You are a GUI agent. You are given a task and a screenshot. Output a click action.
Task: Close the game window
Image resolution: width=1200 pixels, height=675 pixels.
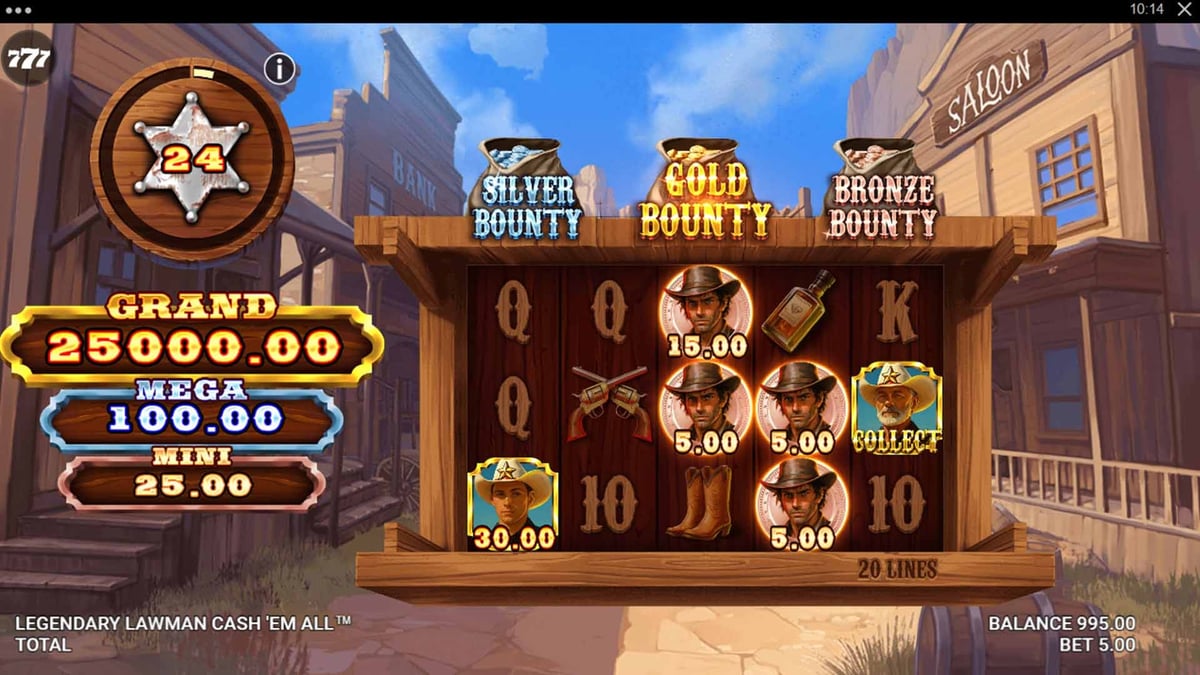tap(1186, 9)
